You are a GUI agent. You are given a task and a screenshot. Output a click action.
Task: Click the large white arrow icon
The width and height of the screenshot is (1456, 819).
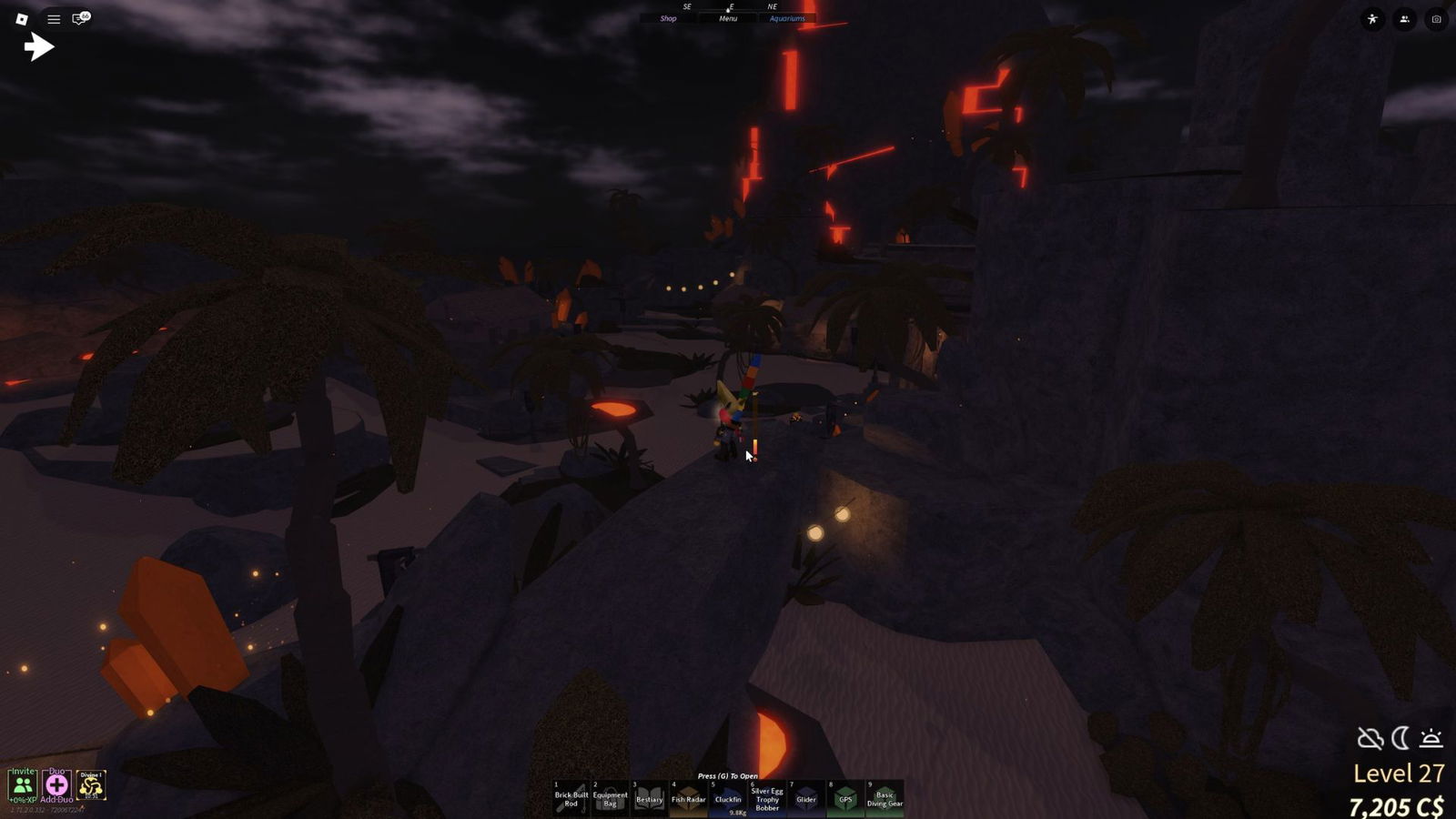(x=38, y=46)
